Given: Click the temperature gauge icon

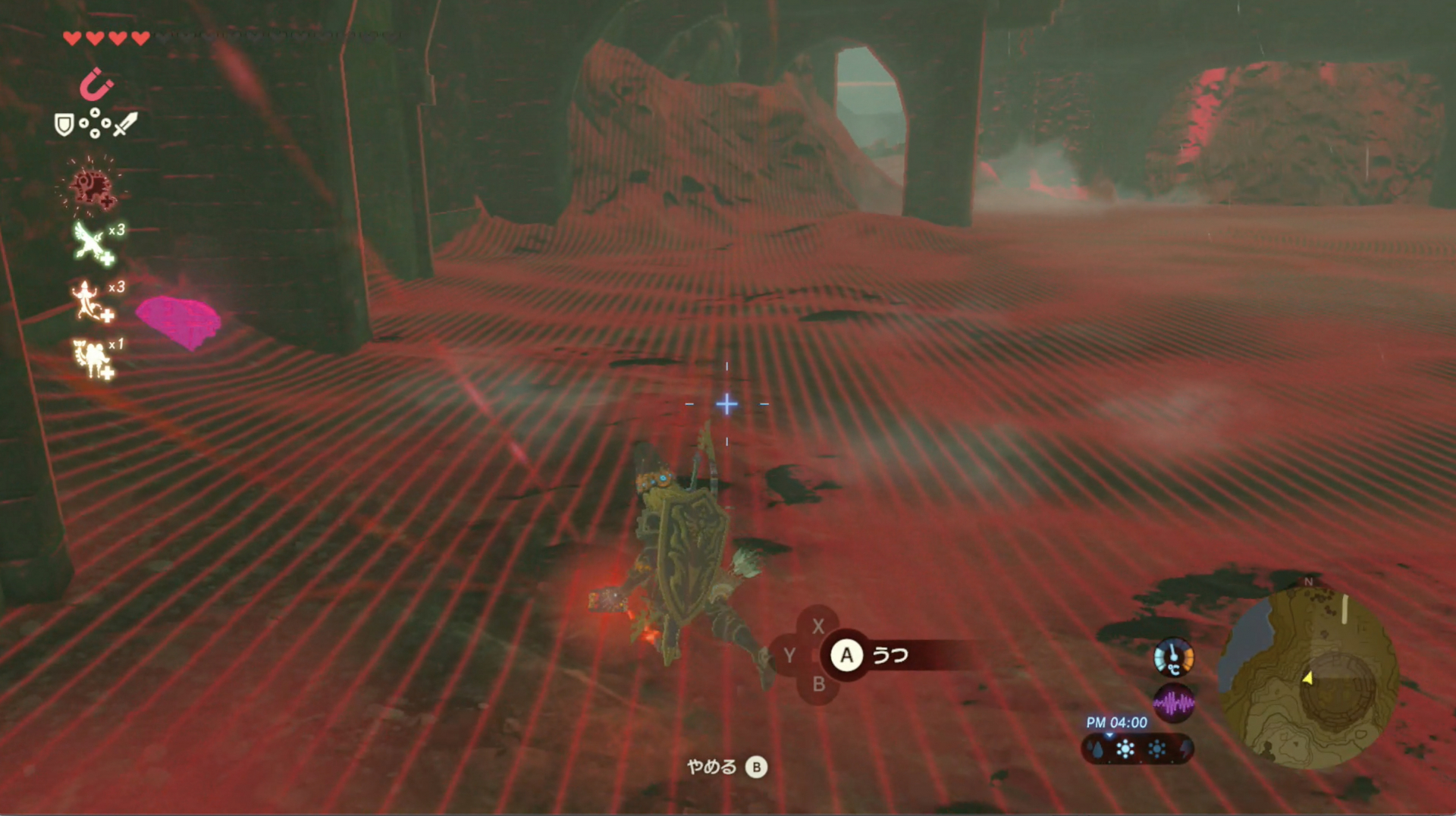Looking at the screenshot, I should (1173, 657).
